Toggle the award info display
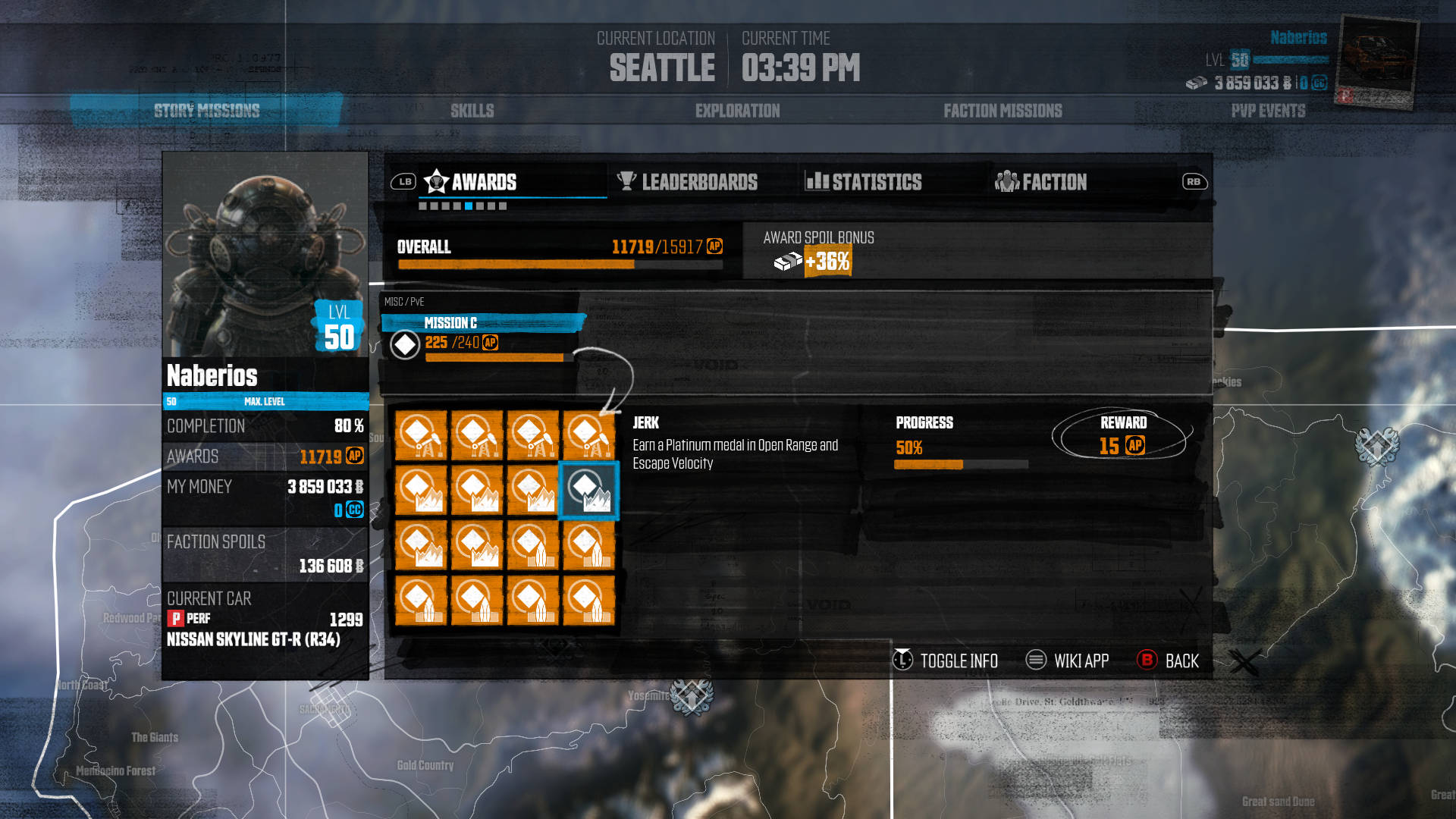 [x=946, y=661]
